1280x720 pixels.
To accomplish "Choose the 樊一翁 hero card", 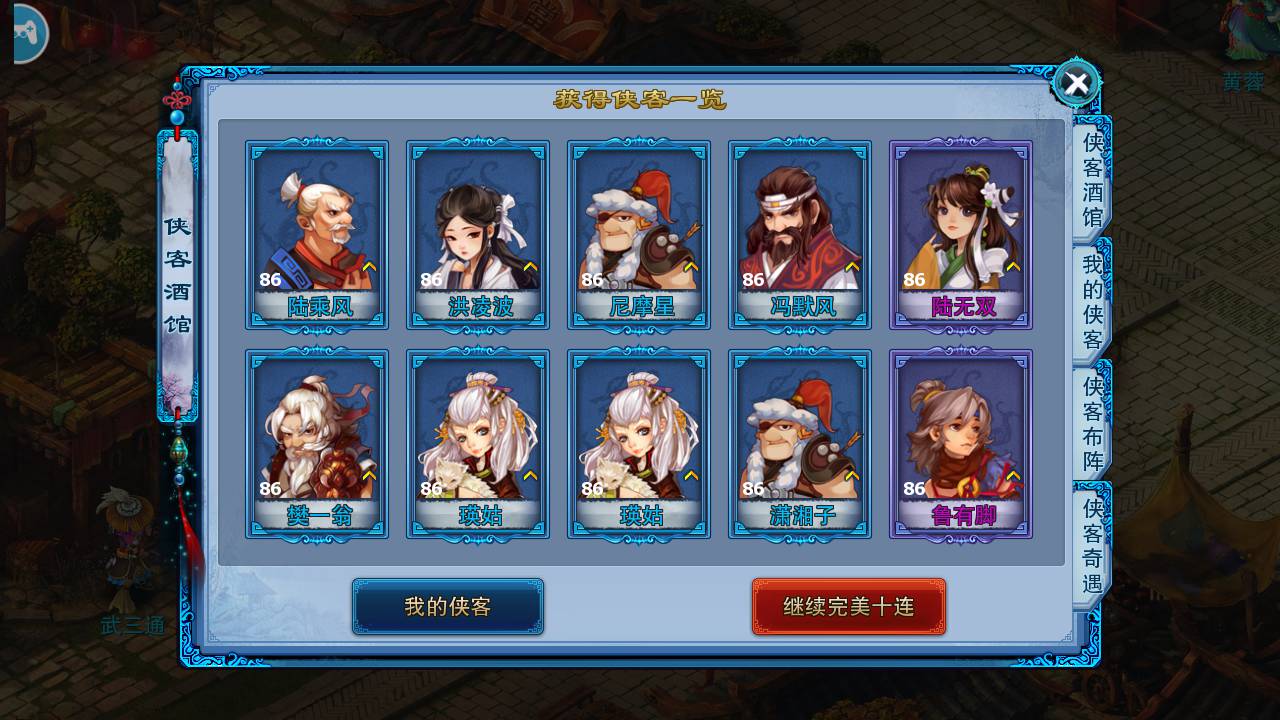I will tap(317, 444).
